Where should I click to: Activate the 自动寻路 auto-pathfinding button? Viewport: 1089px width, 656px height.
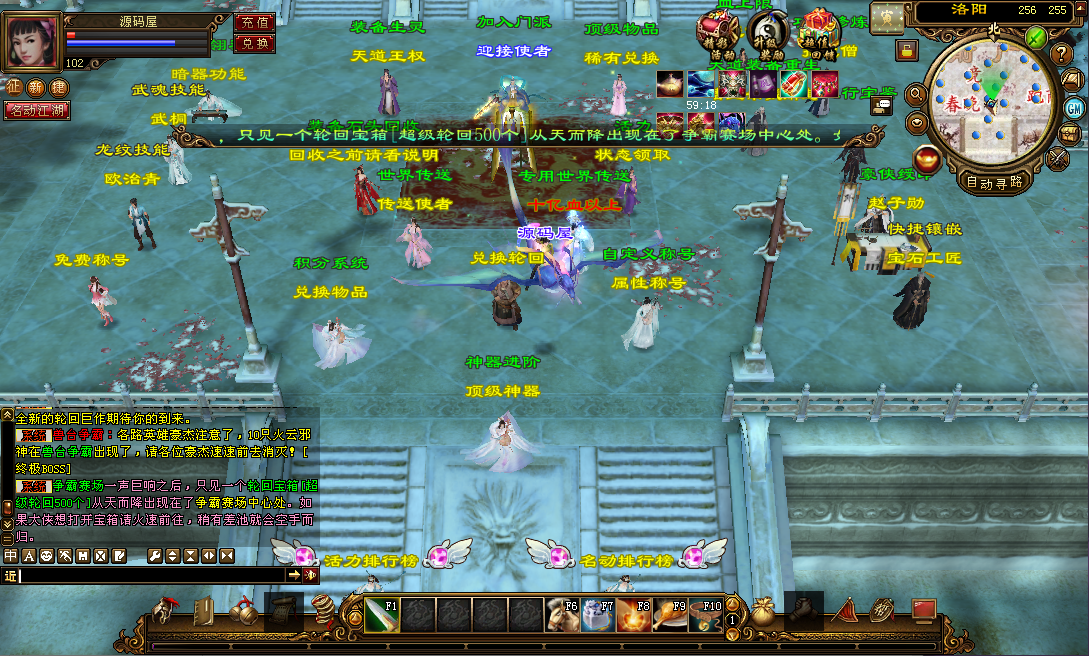994,182
